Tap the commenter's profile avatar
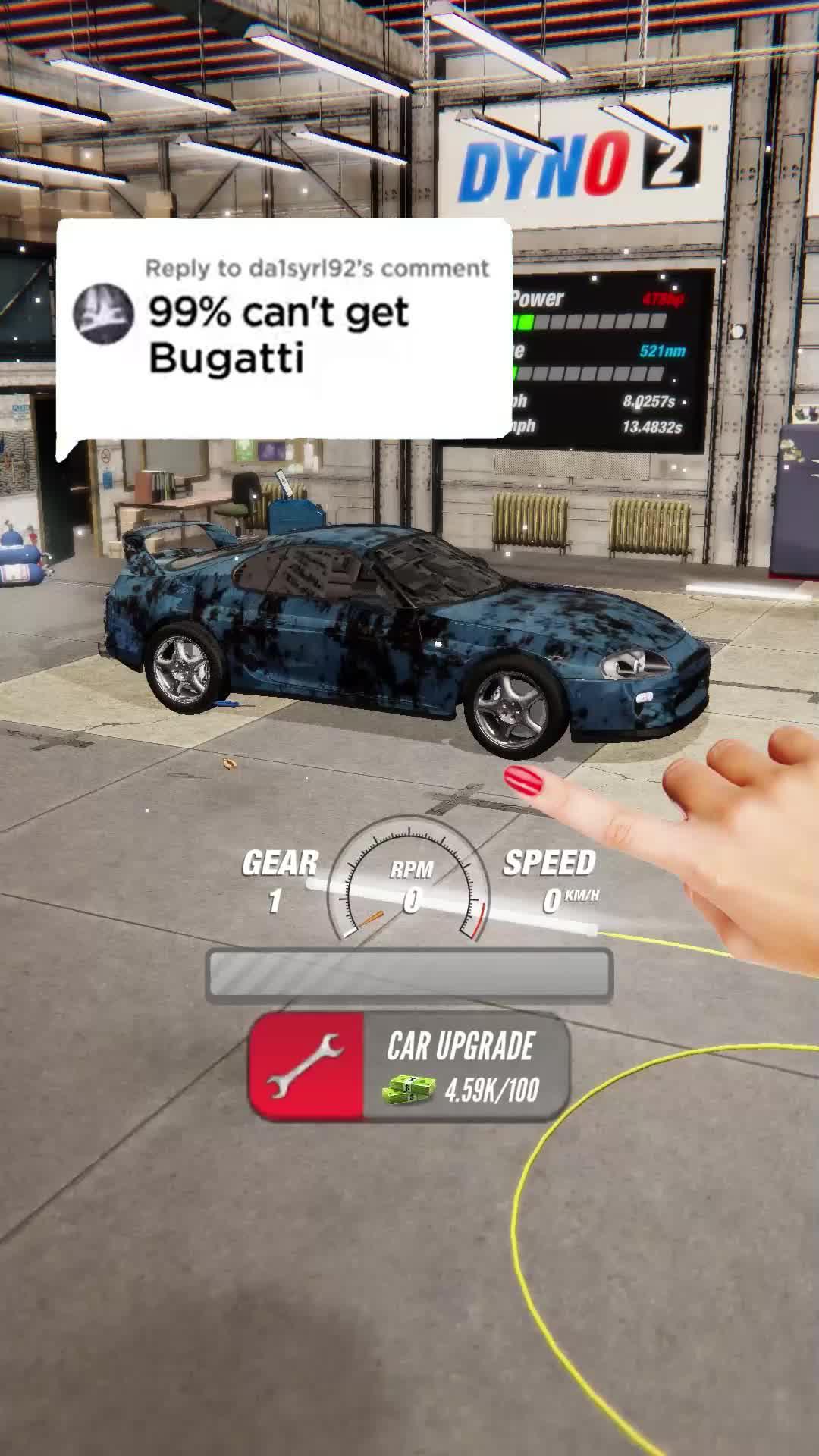Image resolution: width=819 pixels, height=1456 pixels. point(102,314)
